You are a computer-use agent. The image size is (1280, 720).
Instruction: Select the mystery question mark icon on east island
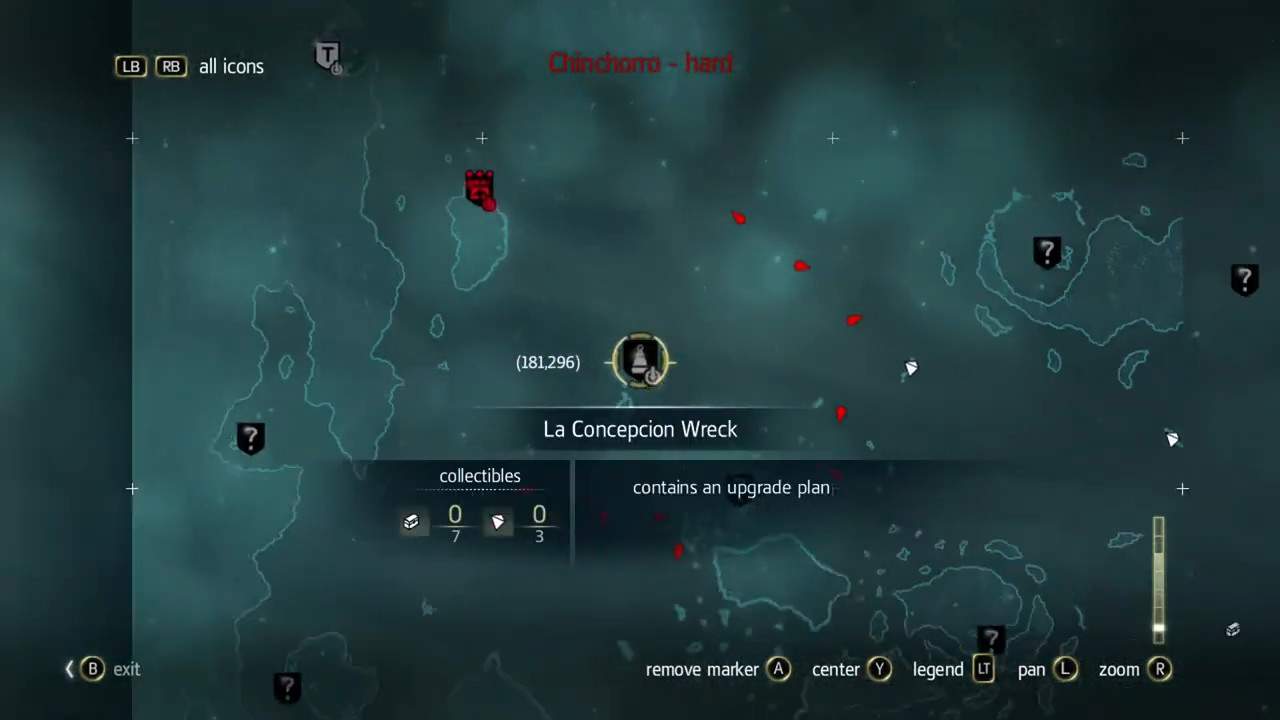coord(1046,252)
